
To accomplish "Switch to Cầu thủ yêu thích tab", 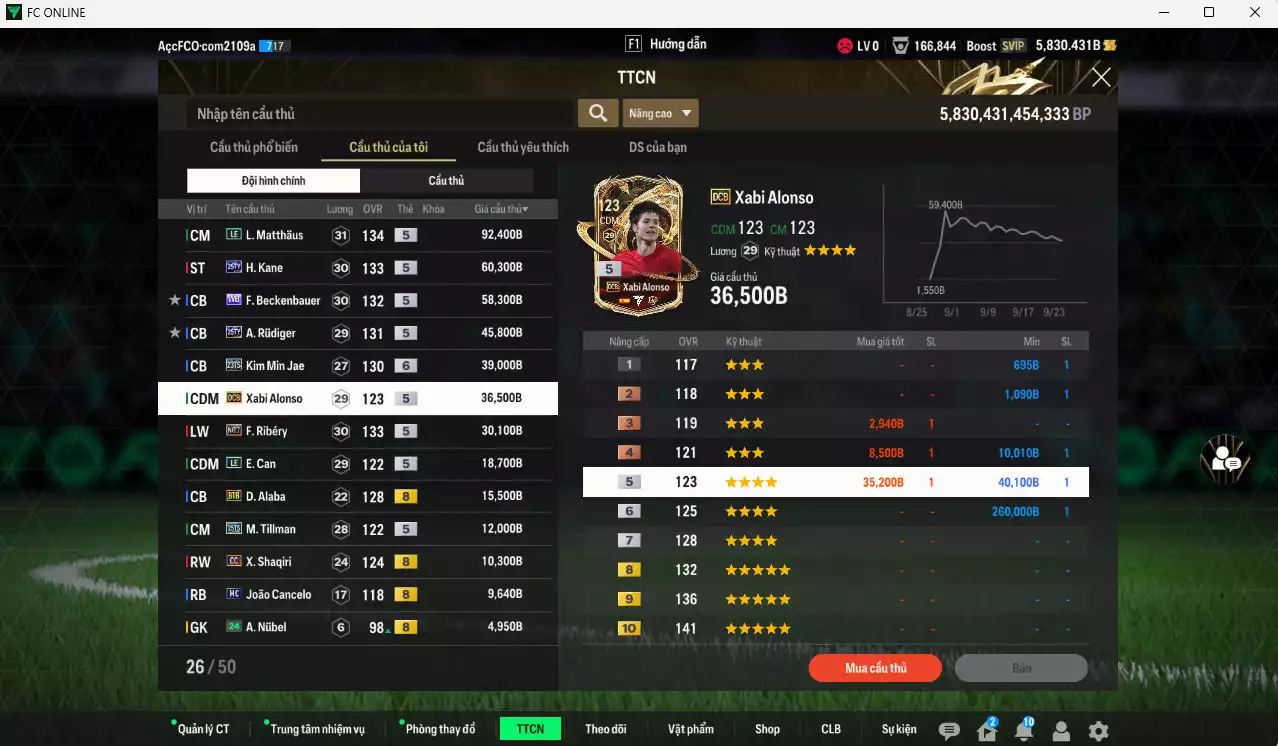I will [x=523, y=147].
